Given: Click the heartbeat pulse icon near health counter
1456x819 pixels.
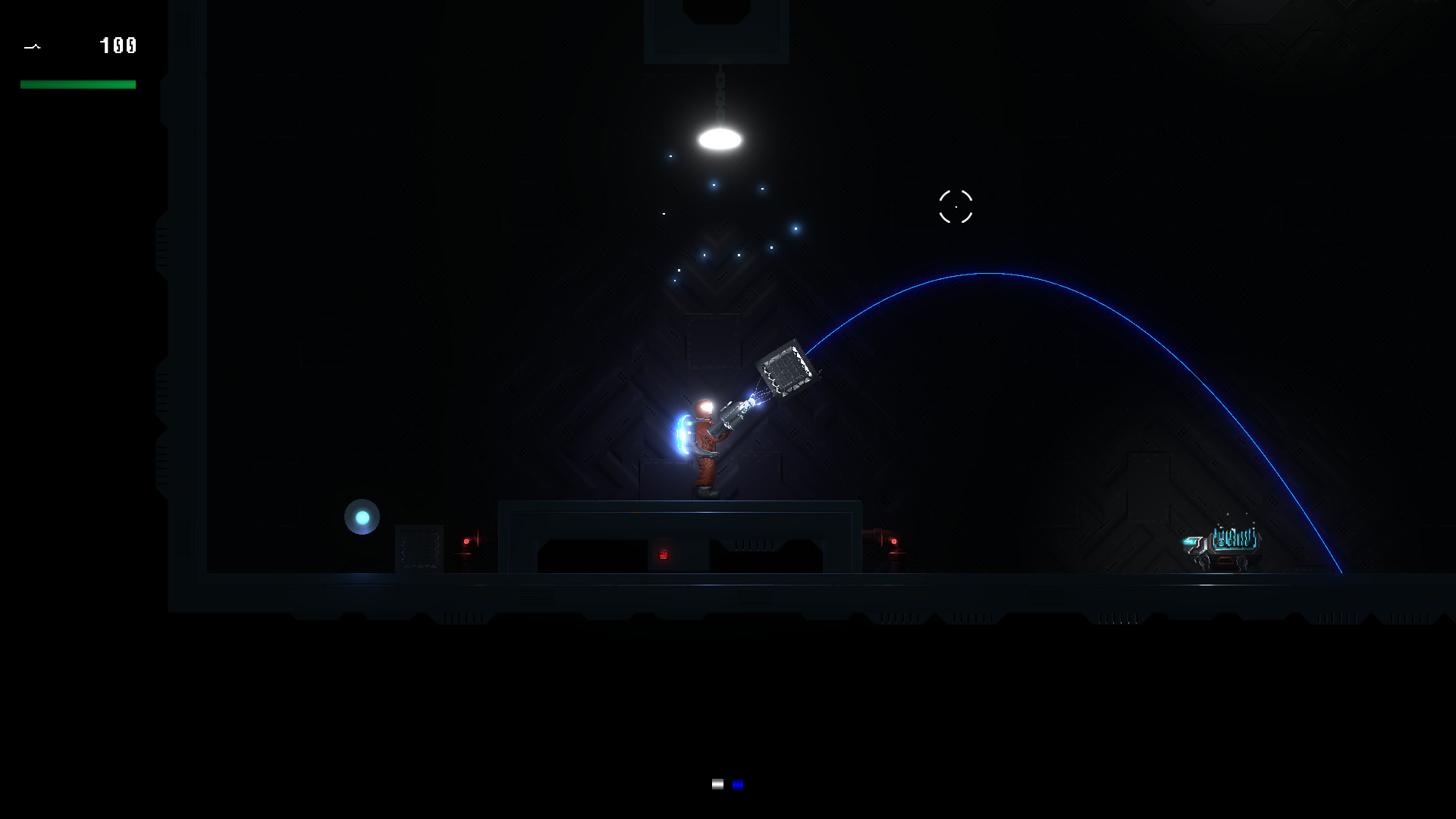Looking at the screenshot, I should [x=33, y=46].
